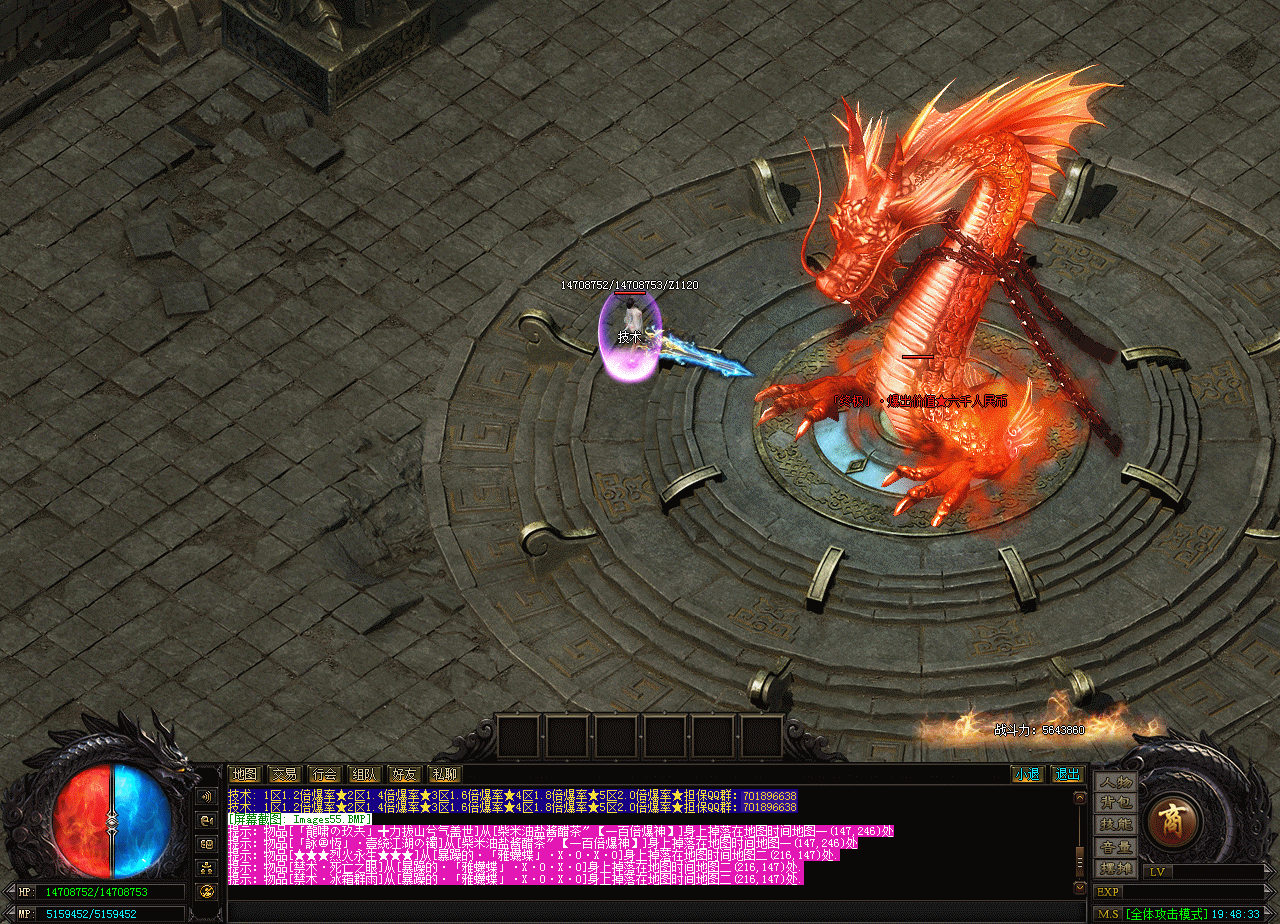
Task: Open the 人物 character panel
Action: point(1115,782)
